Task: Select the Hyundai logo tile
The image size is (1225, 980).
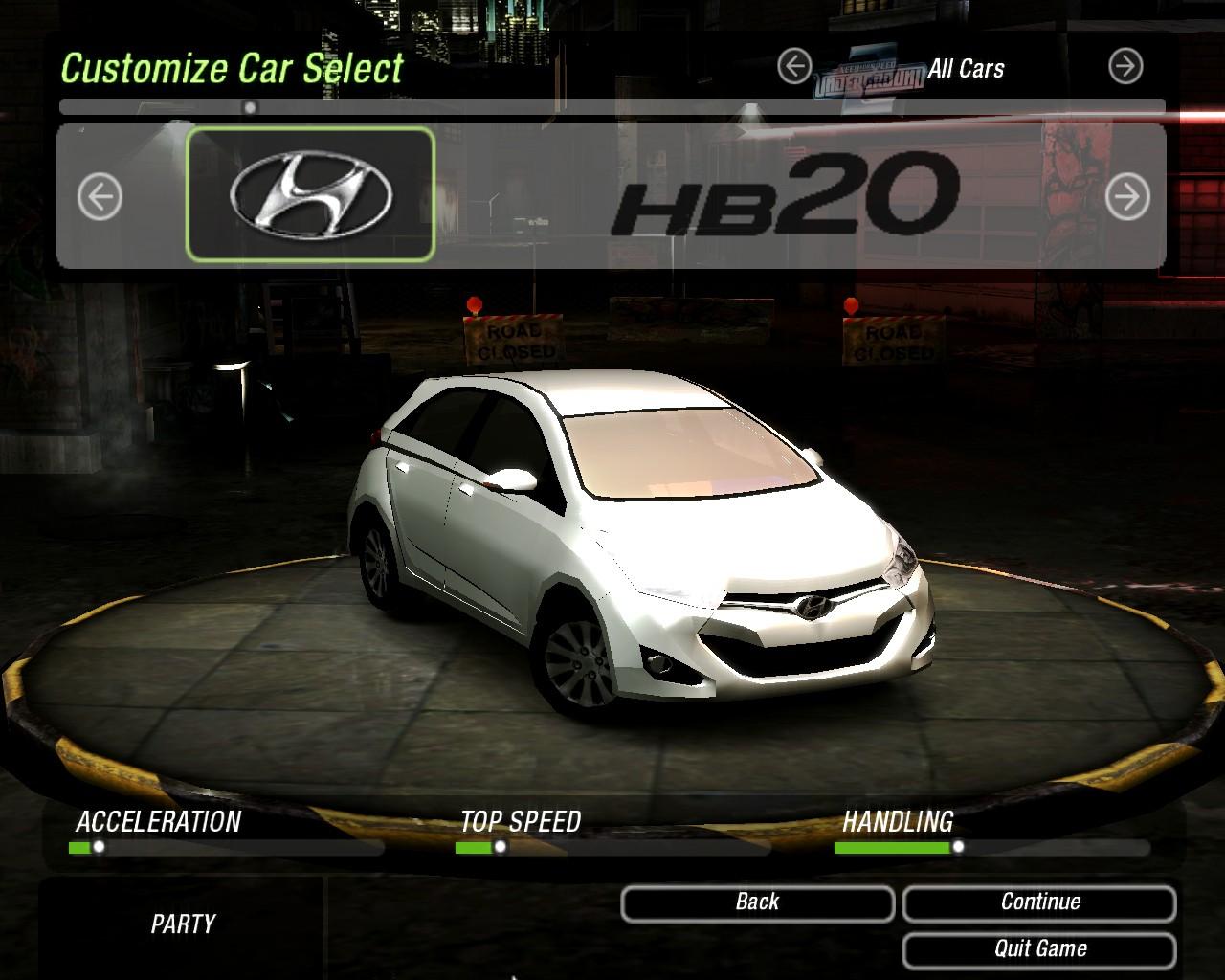Action: pos(310,195)
